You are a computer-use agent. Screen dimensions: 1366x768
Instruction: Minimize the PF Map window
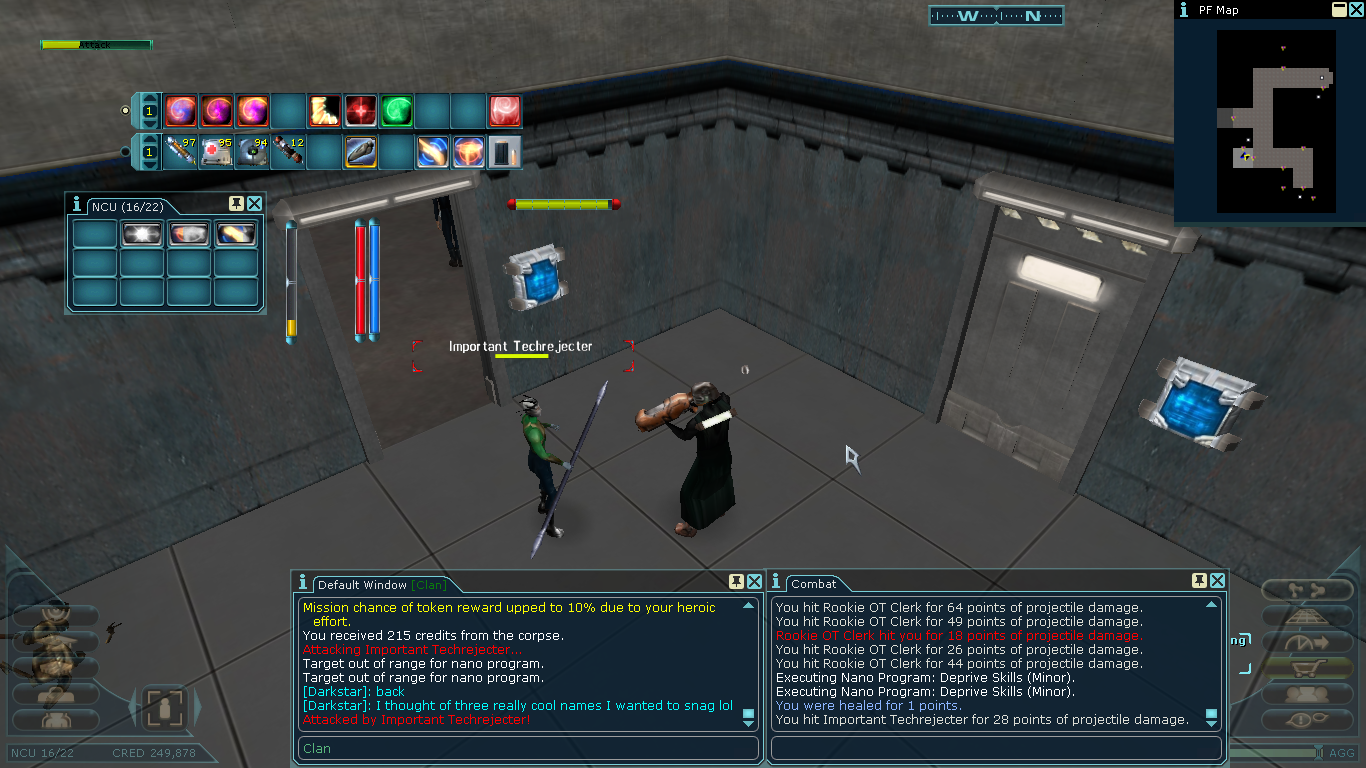tap(1339, 10)
